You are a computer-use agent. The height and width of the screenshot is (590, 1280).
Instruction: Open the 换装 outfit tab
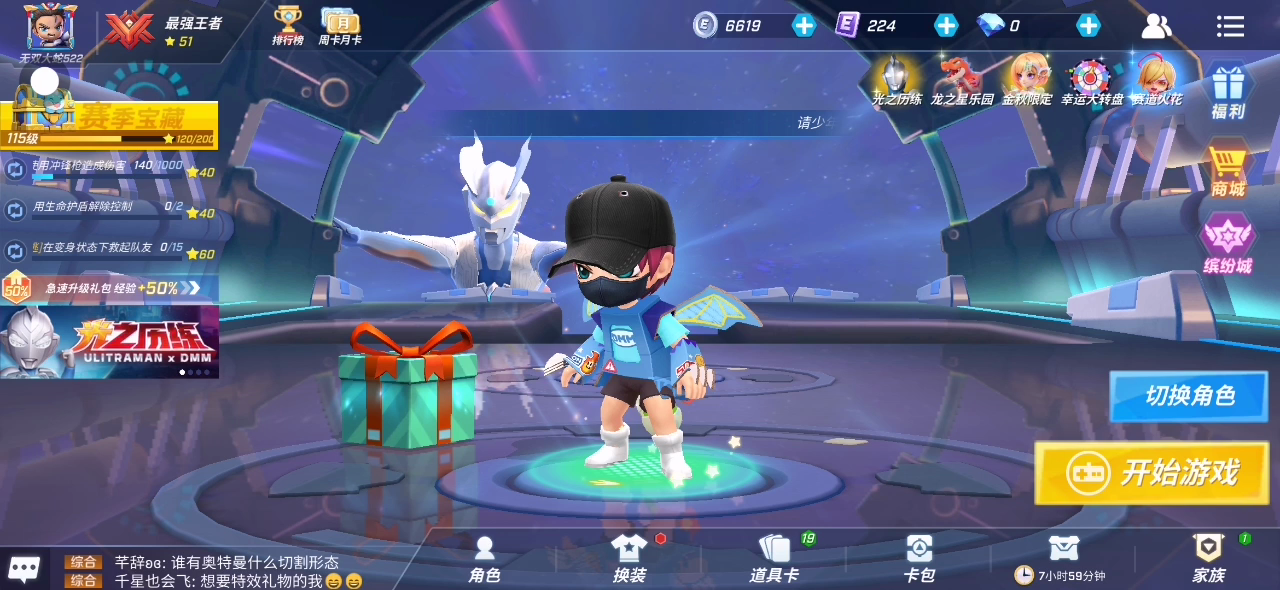pos(629,559)
